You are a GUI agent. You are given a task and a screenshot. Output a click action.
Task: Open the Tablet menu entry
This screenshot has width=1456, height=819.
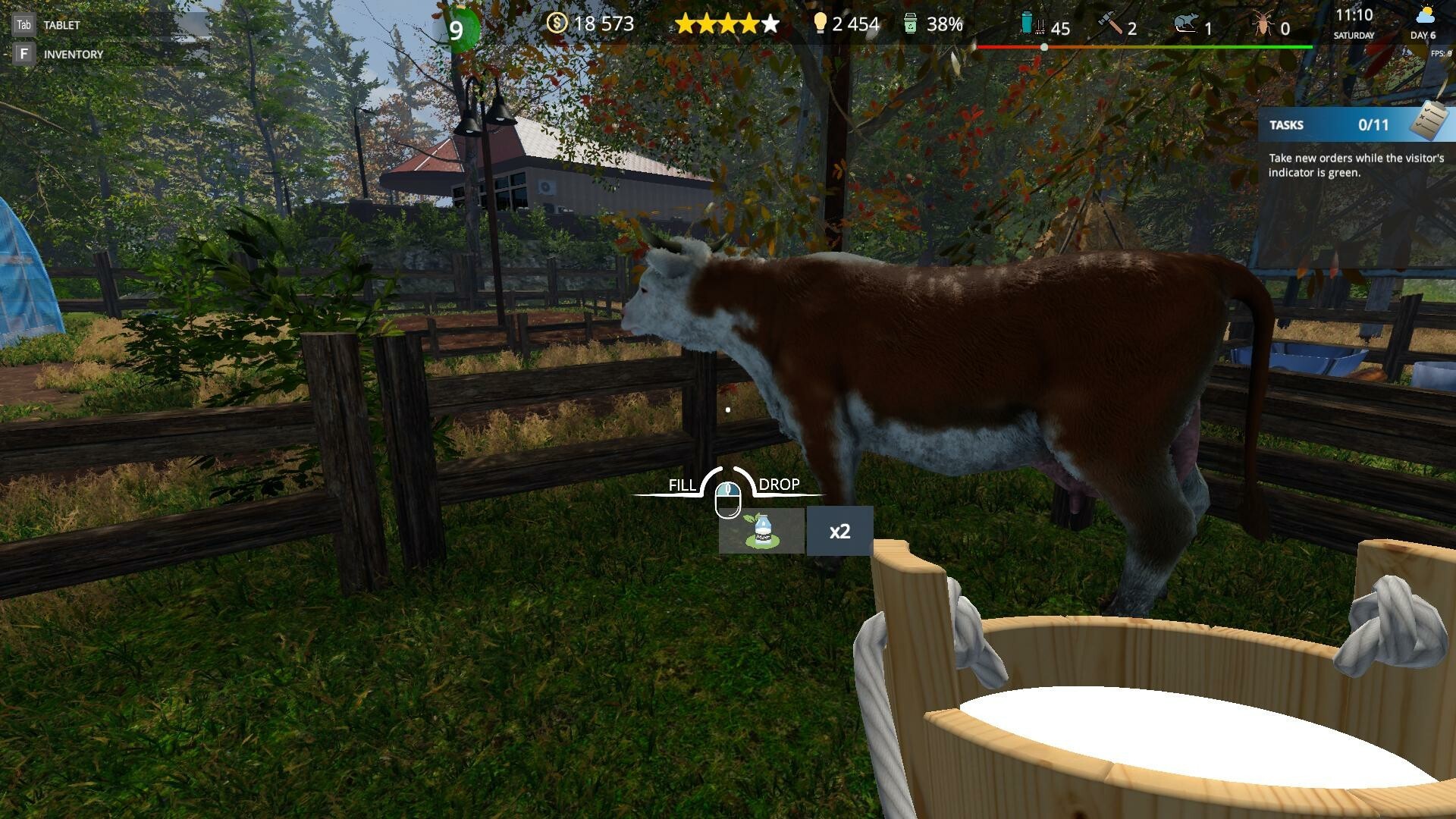(61, 25)
